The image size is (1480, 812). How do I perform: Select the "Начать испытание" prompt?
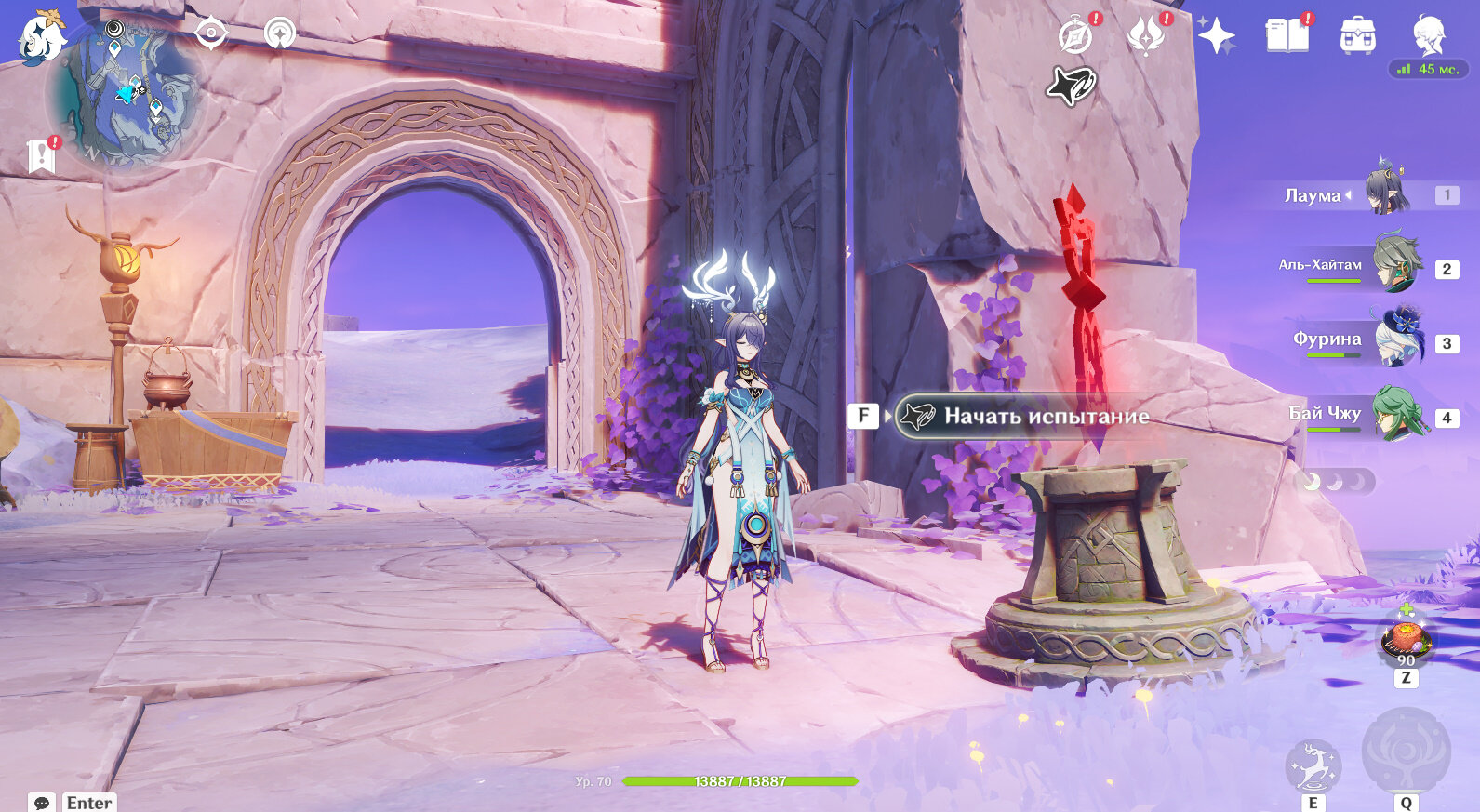coord(1023,416)
